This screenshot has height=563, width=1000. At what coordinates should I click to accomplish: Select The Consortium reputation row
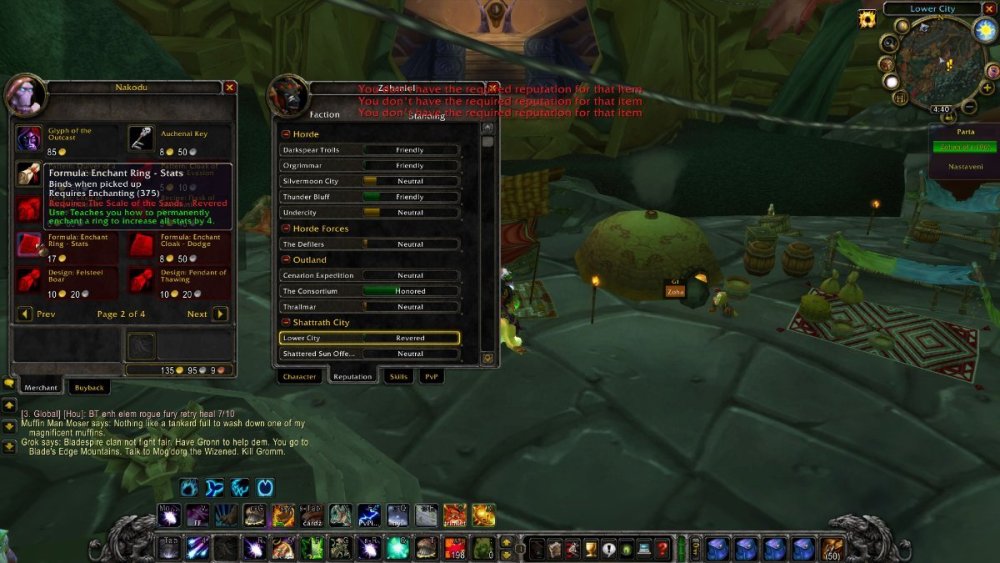point(370,291)
